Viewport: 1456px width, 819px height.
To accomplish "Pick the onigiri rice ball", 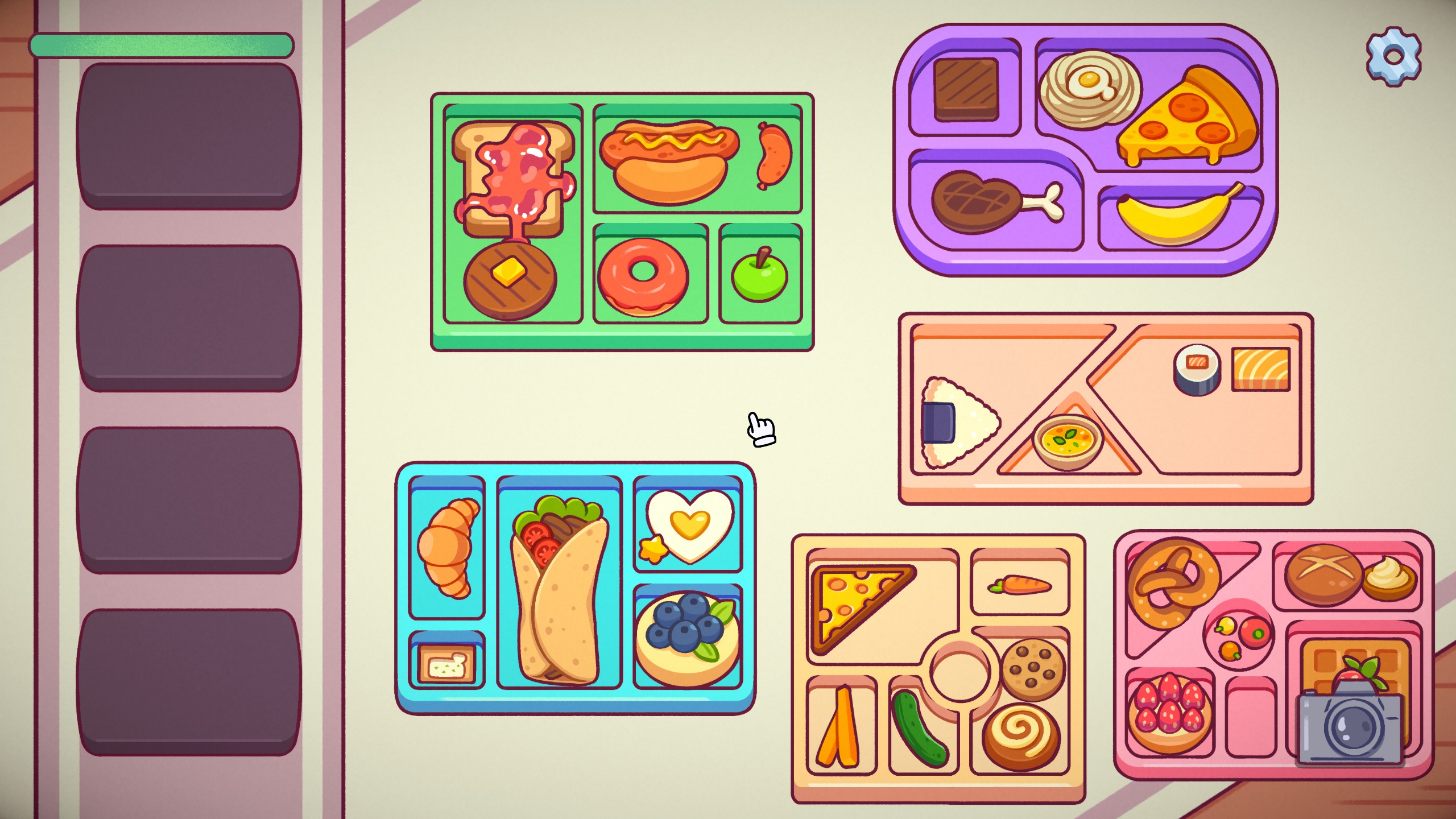I will click(957, 422).
